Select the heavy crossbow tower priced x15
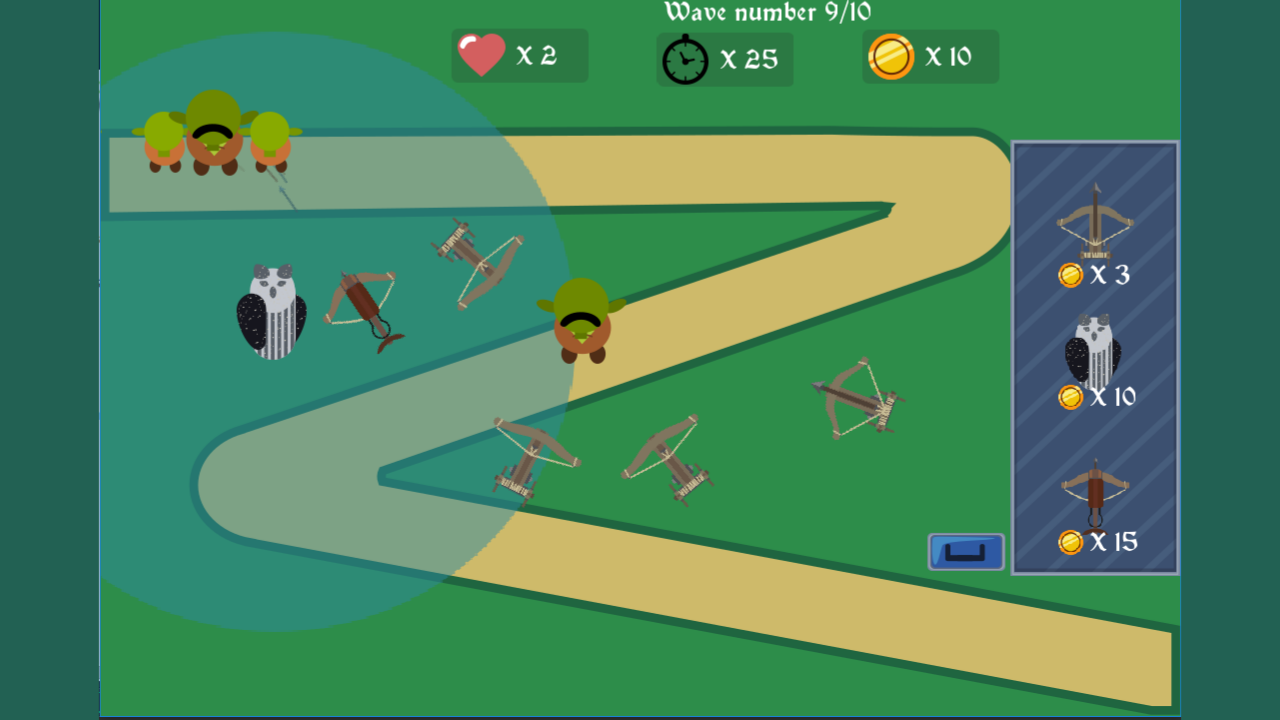 pos(1093,495)
